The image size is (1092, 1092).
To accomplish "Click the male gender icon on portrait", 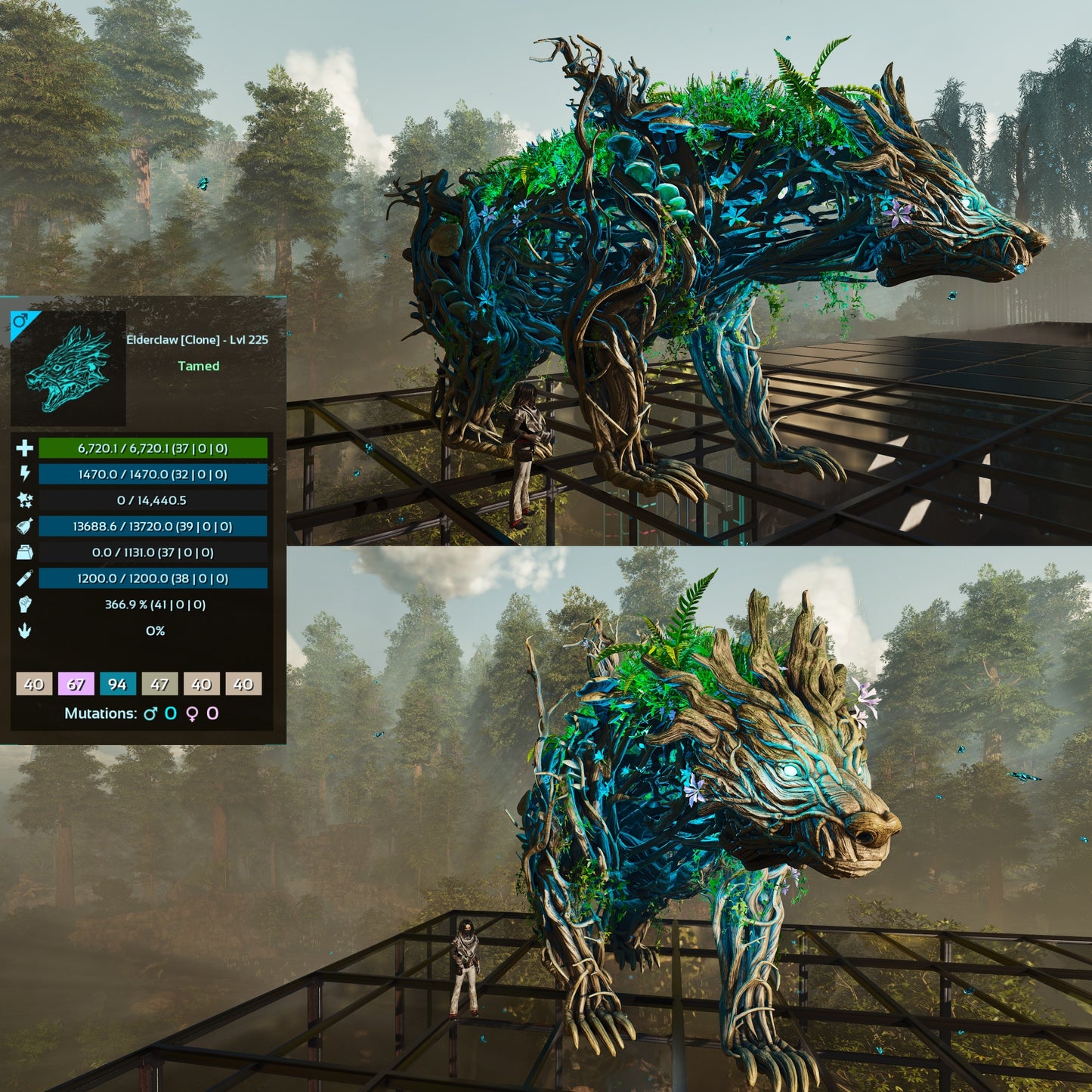I will [20, 321].
